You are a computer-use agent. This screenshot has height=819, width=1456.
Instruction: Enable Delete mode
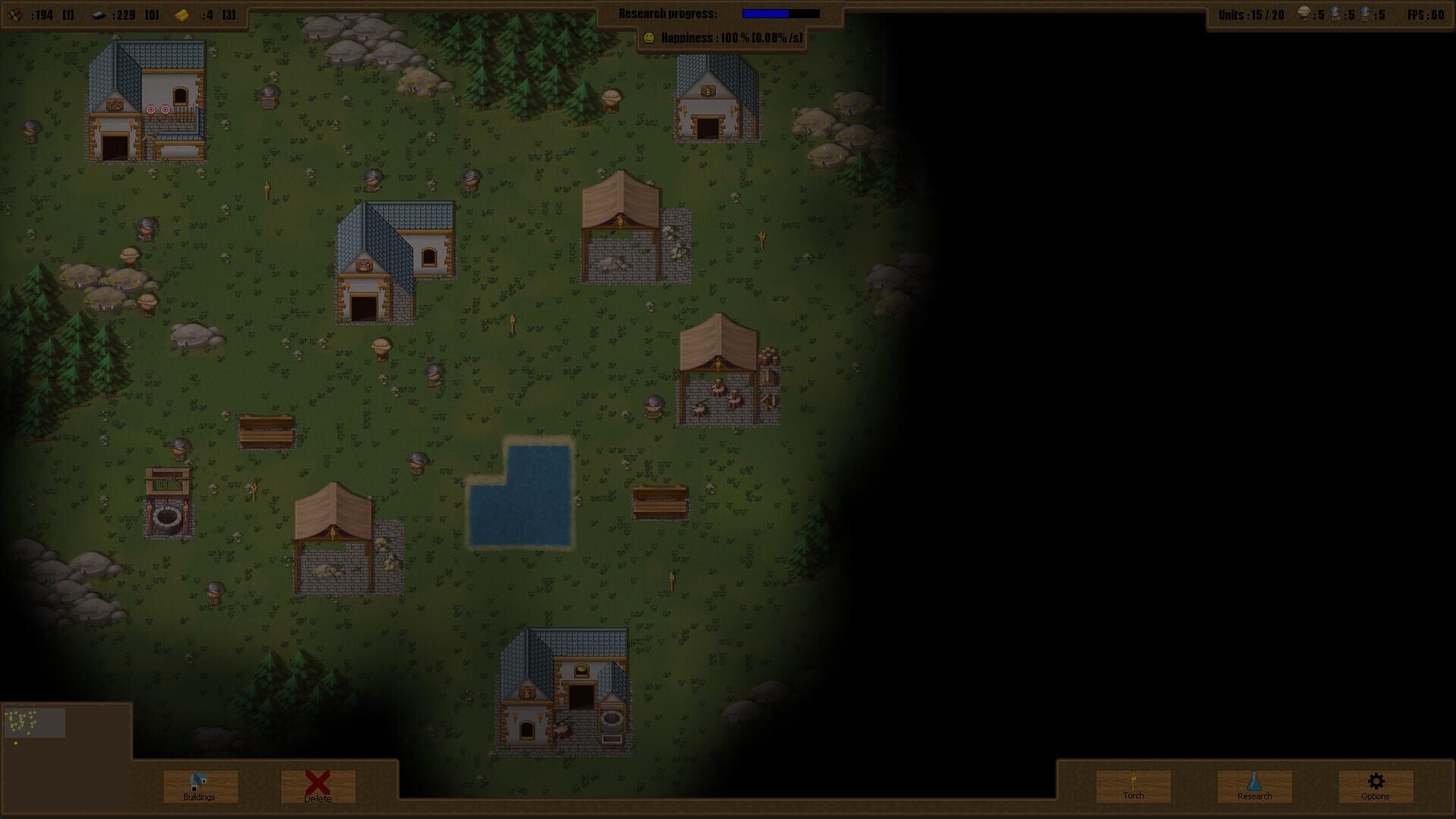pos(316,786)
